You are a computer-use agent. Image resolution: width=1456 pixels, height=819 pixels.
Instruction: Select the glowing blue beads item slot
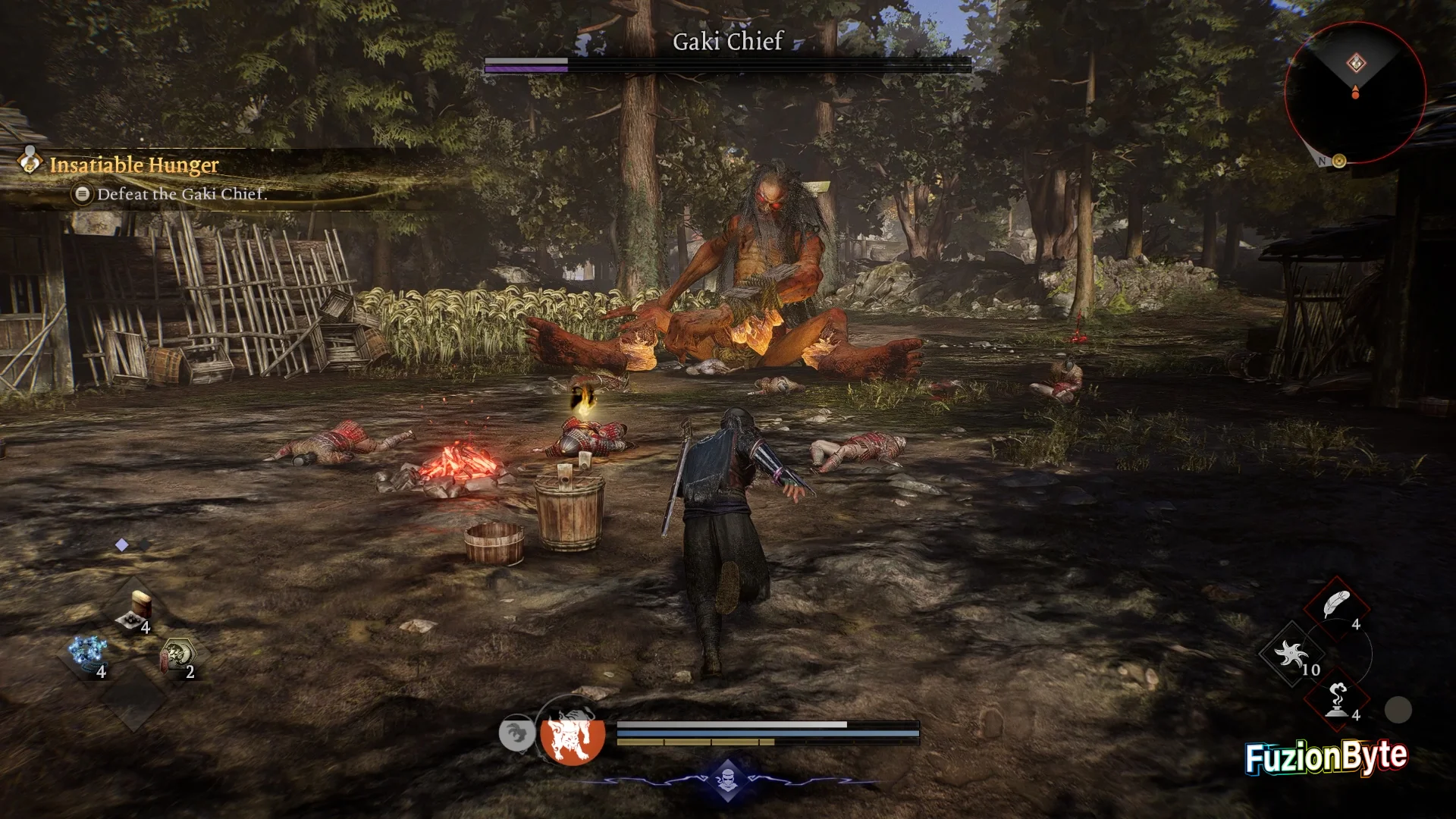87,655
